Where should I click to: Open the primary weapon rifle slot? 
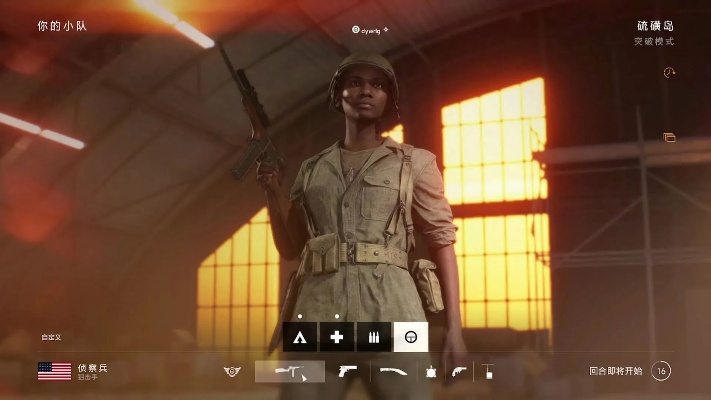[x=289, y=371]
